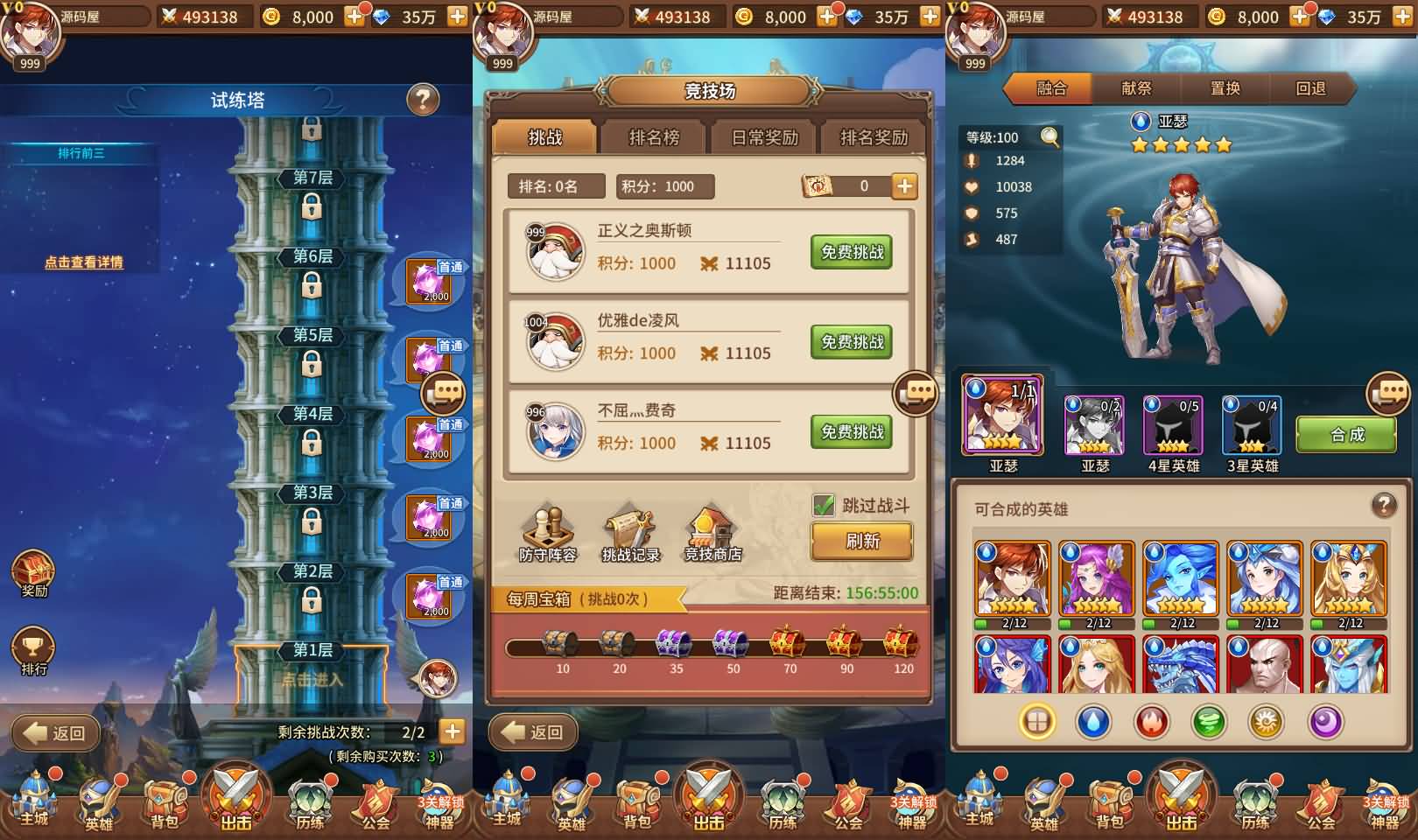1418x840 pixels.
Task: Click the 点击查看详情 ranking link
Action: click(x=84, y=262)
